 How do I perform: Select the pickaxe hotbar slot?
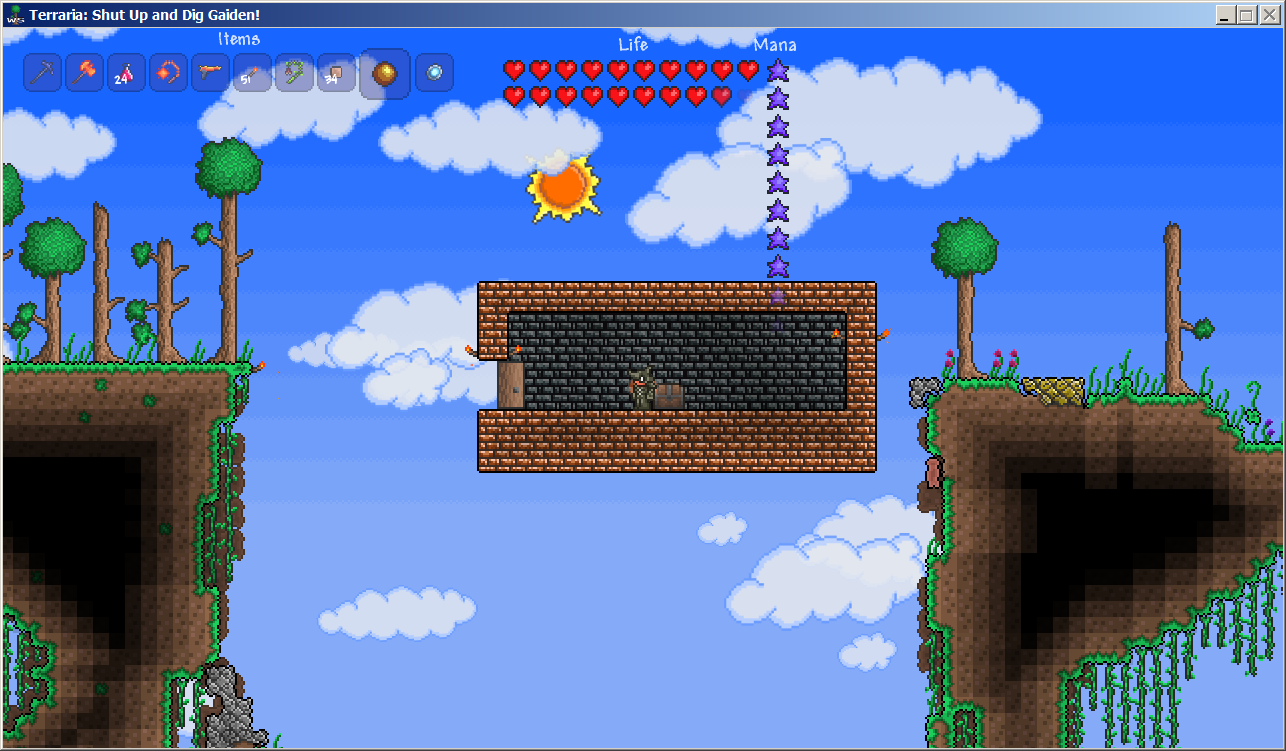tap(43, 73)
